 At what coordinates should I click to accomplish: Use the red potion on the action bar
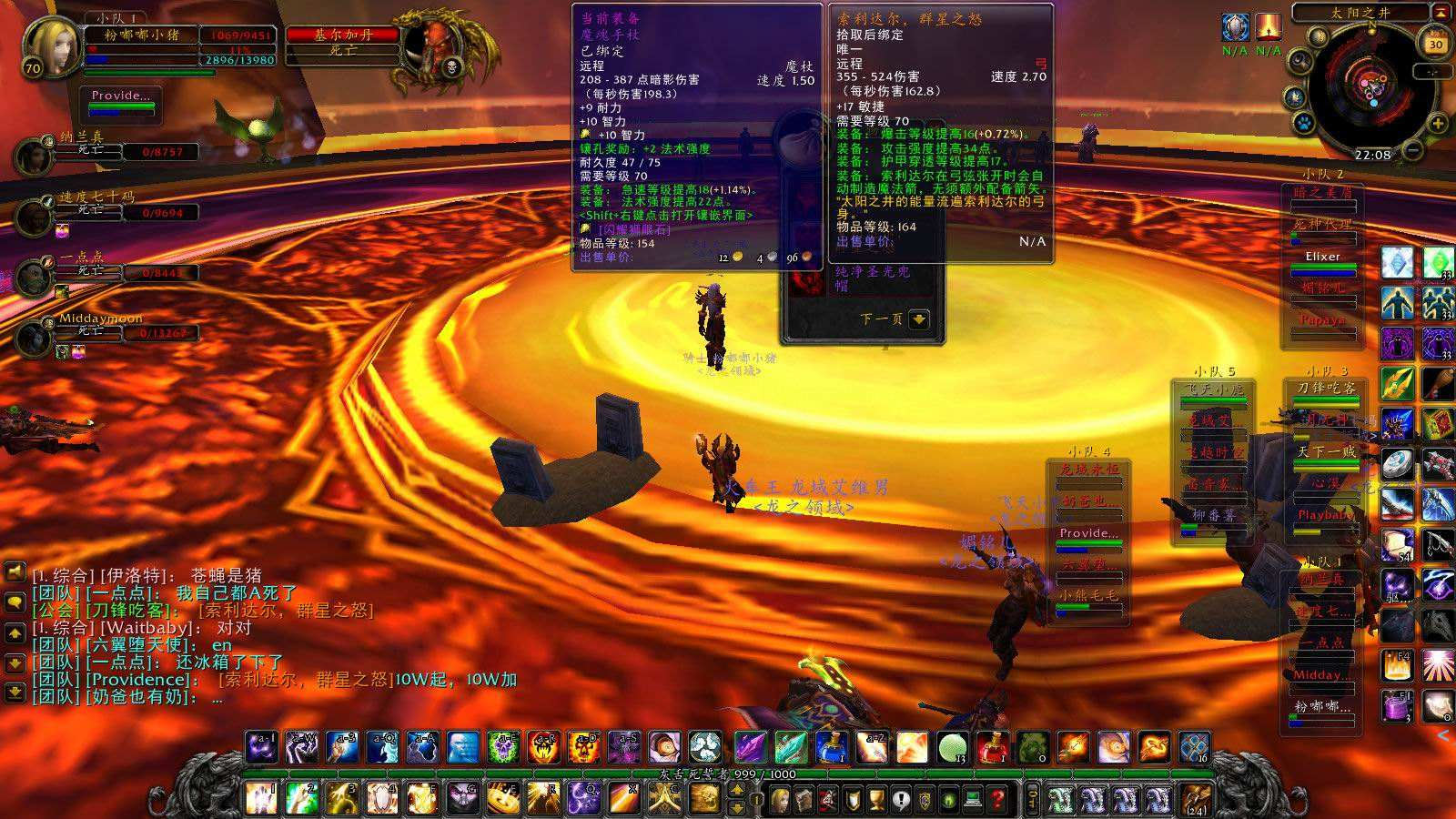[x=992, y=748]
